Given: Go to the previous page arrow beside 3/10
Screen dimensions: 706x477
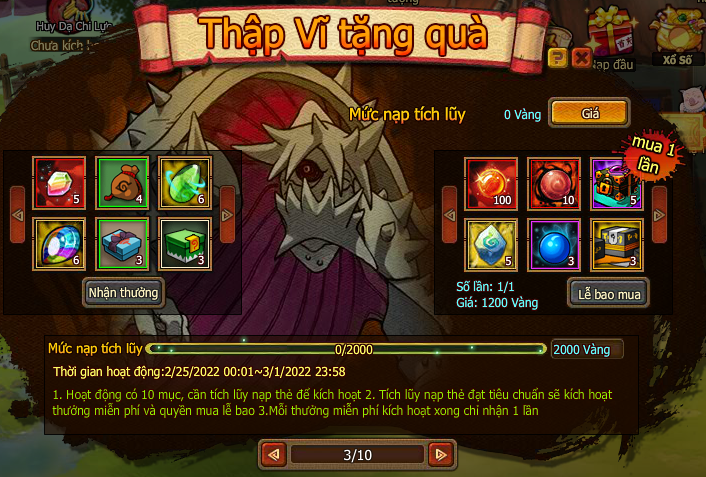Looking at the screenshot, I should coord(272,455).
